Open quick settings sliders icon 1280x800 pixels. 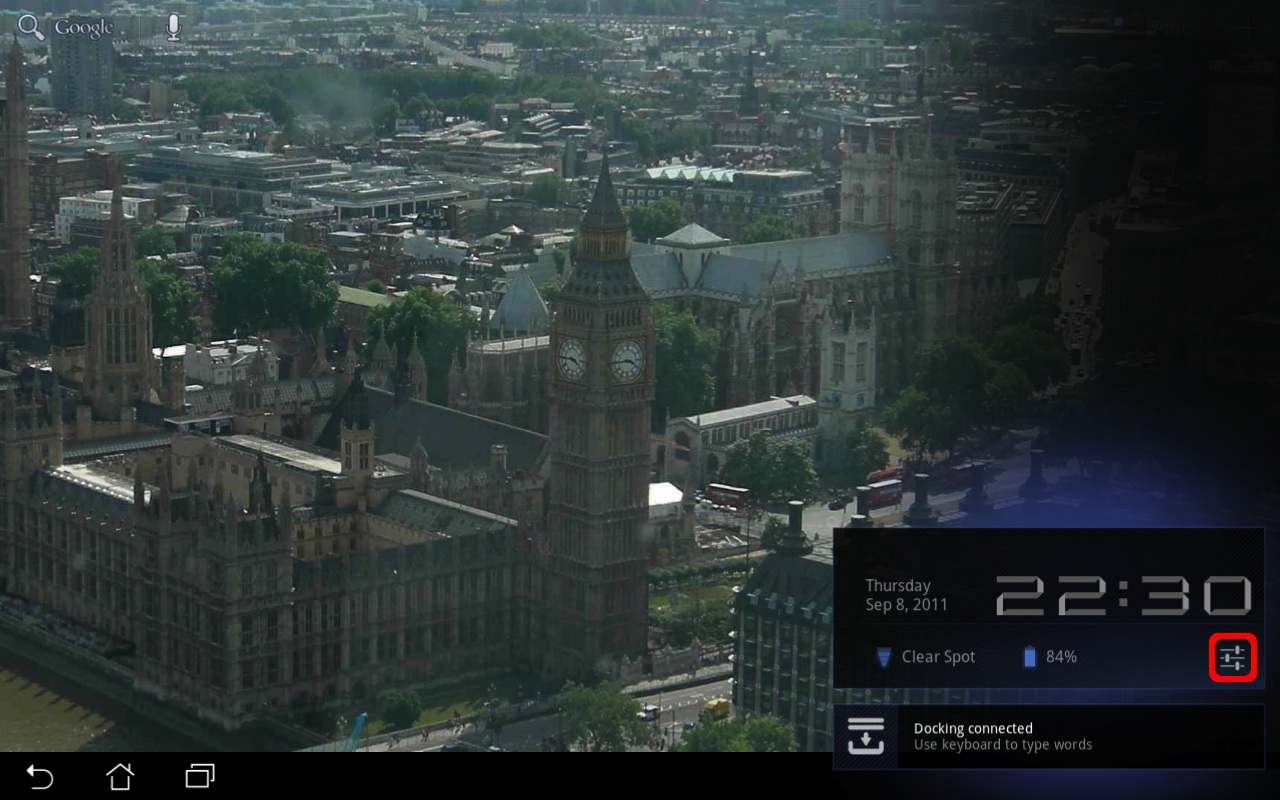[1233, 658]
